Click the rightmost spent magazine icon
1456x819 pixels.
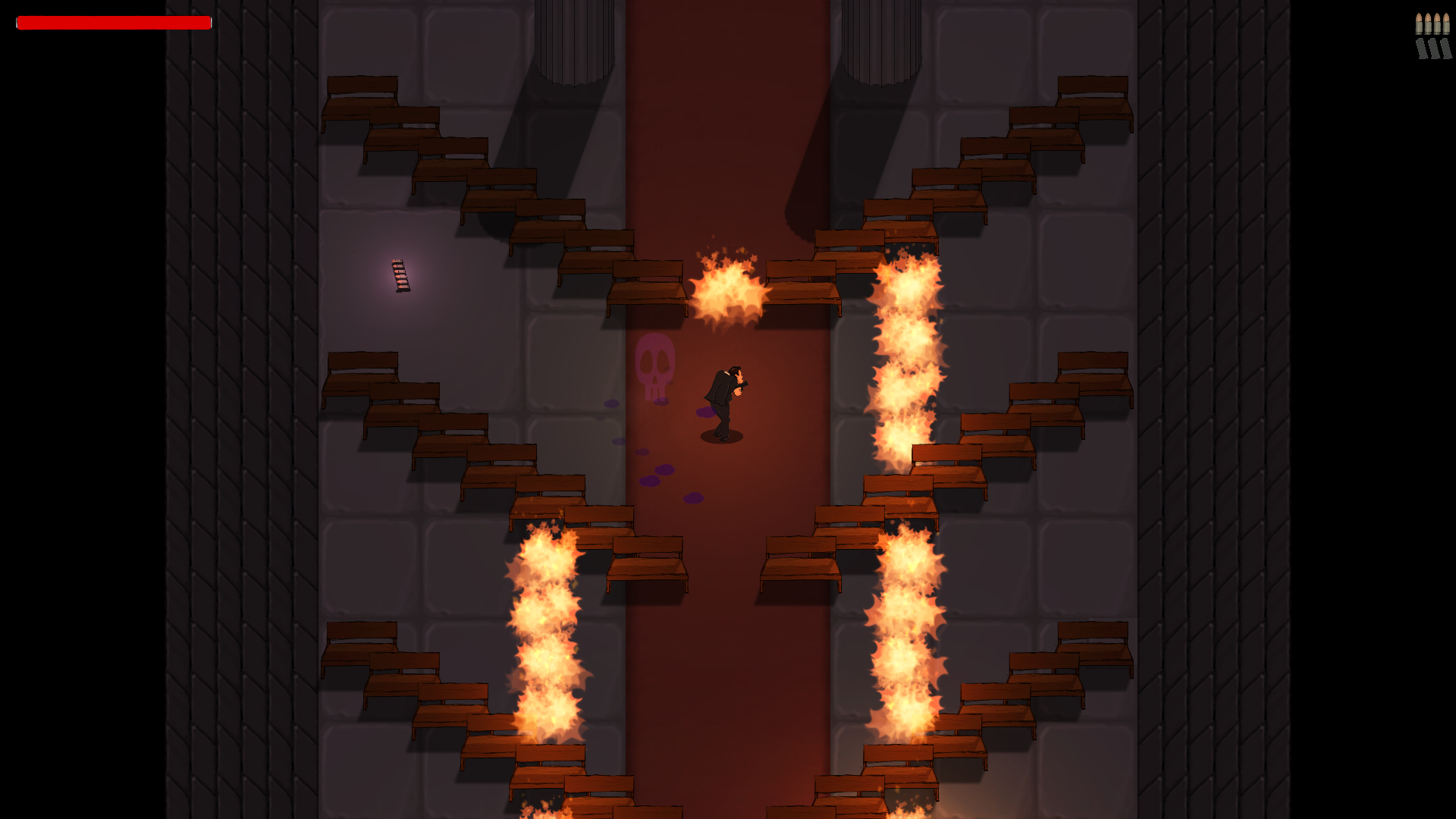coord(1445,49)
